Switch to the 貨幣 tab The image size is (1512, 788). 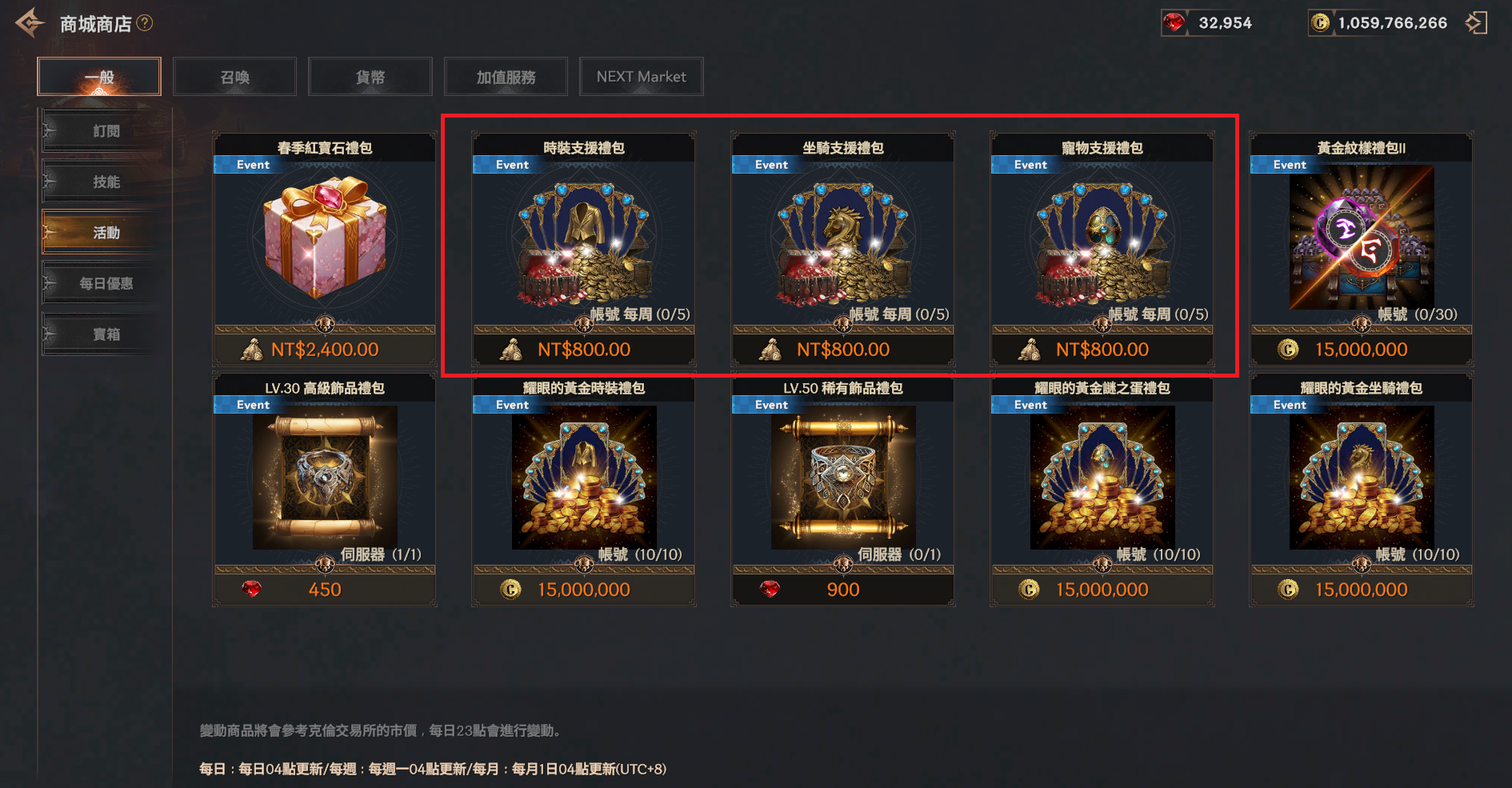click(370, 77)
